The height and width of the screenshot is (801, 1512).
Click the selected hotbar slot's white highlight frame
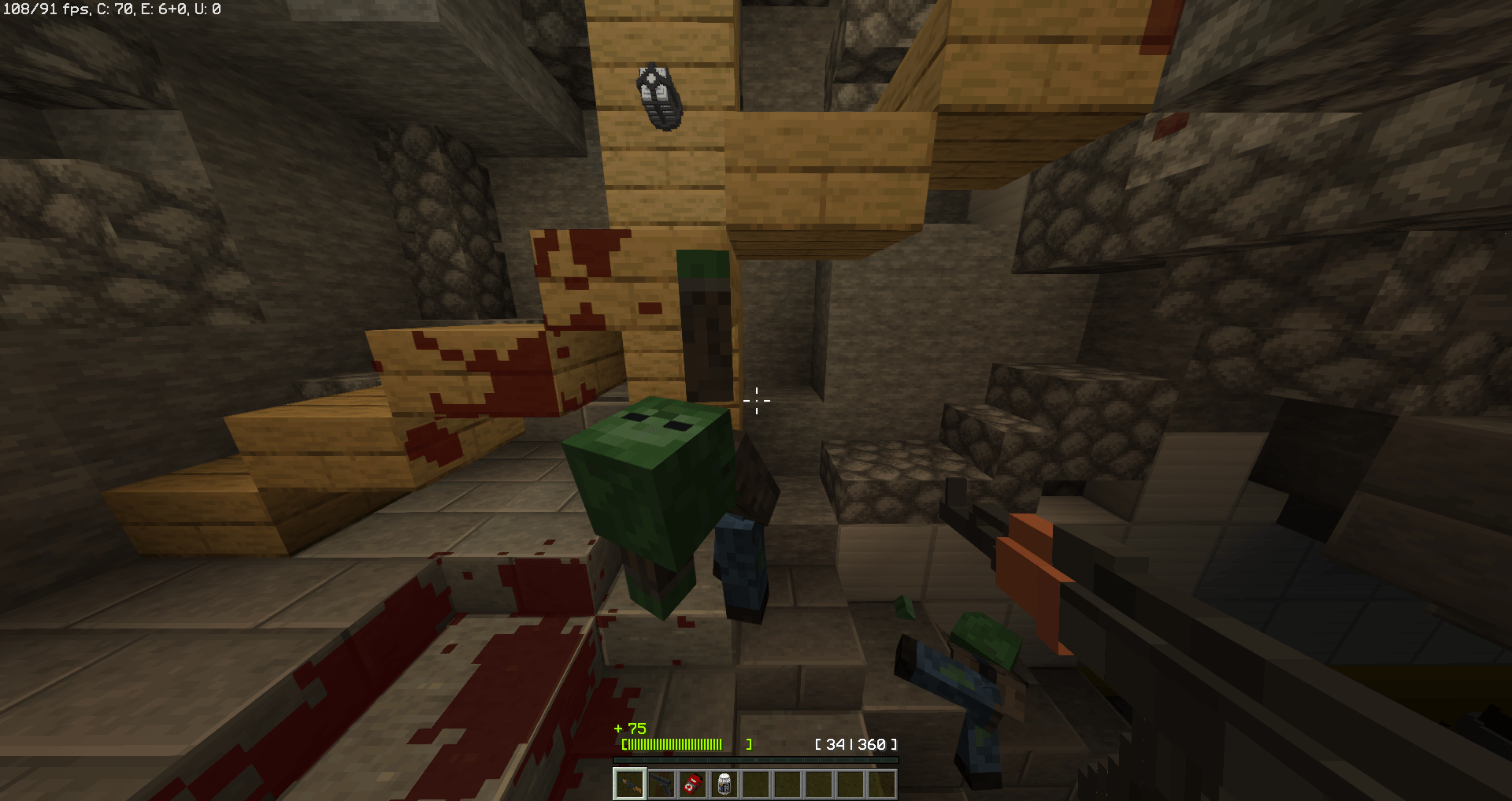click(x=630, y=784)
